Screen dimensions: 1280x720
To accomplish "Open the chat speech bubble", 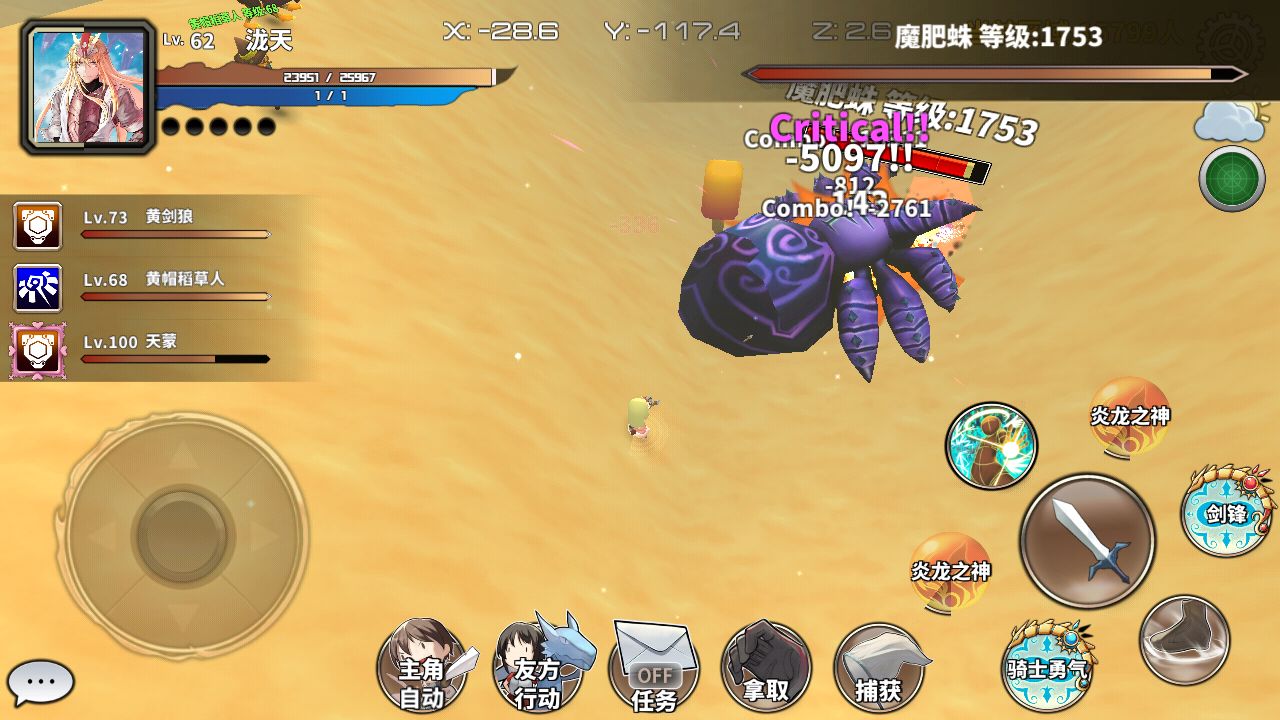I will click(x=41, y=683).
